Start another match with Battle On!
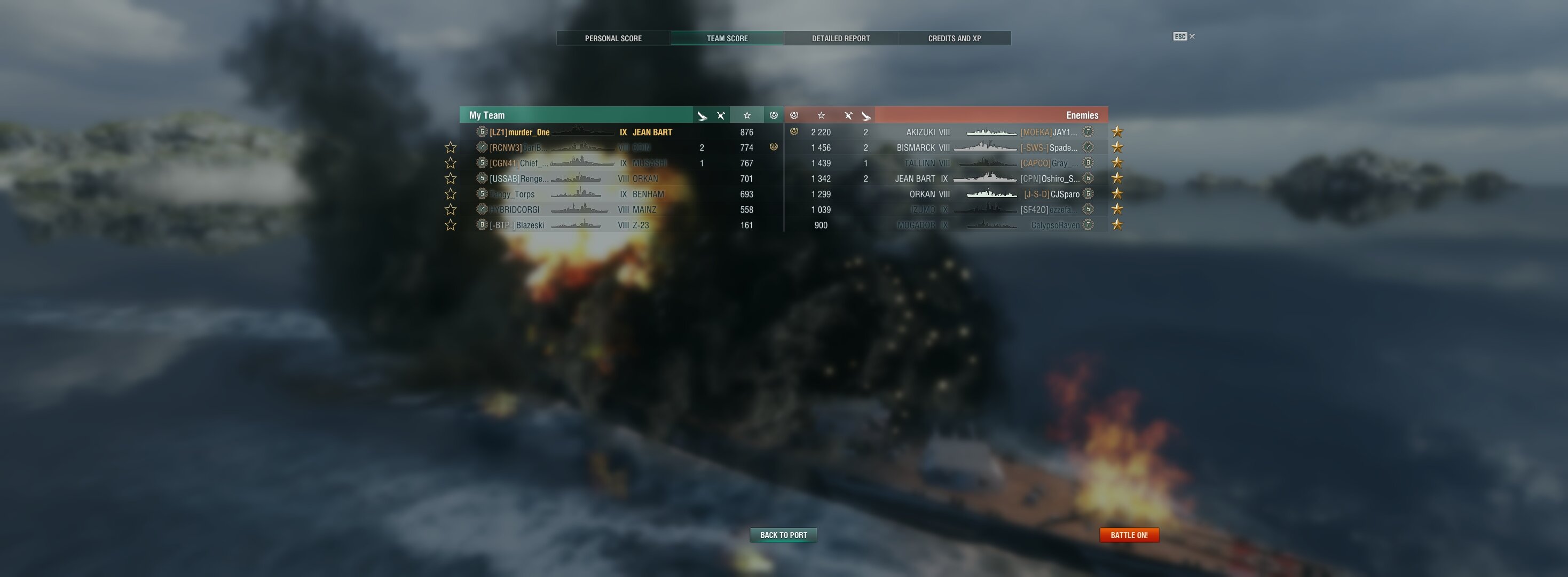The height and width of the screenshot is (577, 1568). click(x=1129, y=535)
